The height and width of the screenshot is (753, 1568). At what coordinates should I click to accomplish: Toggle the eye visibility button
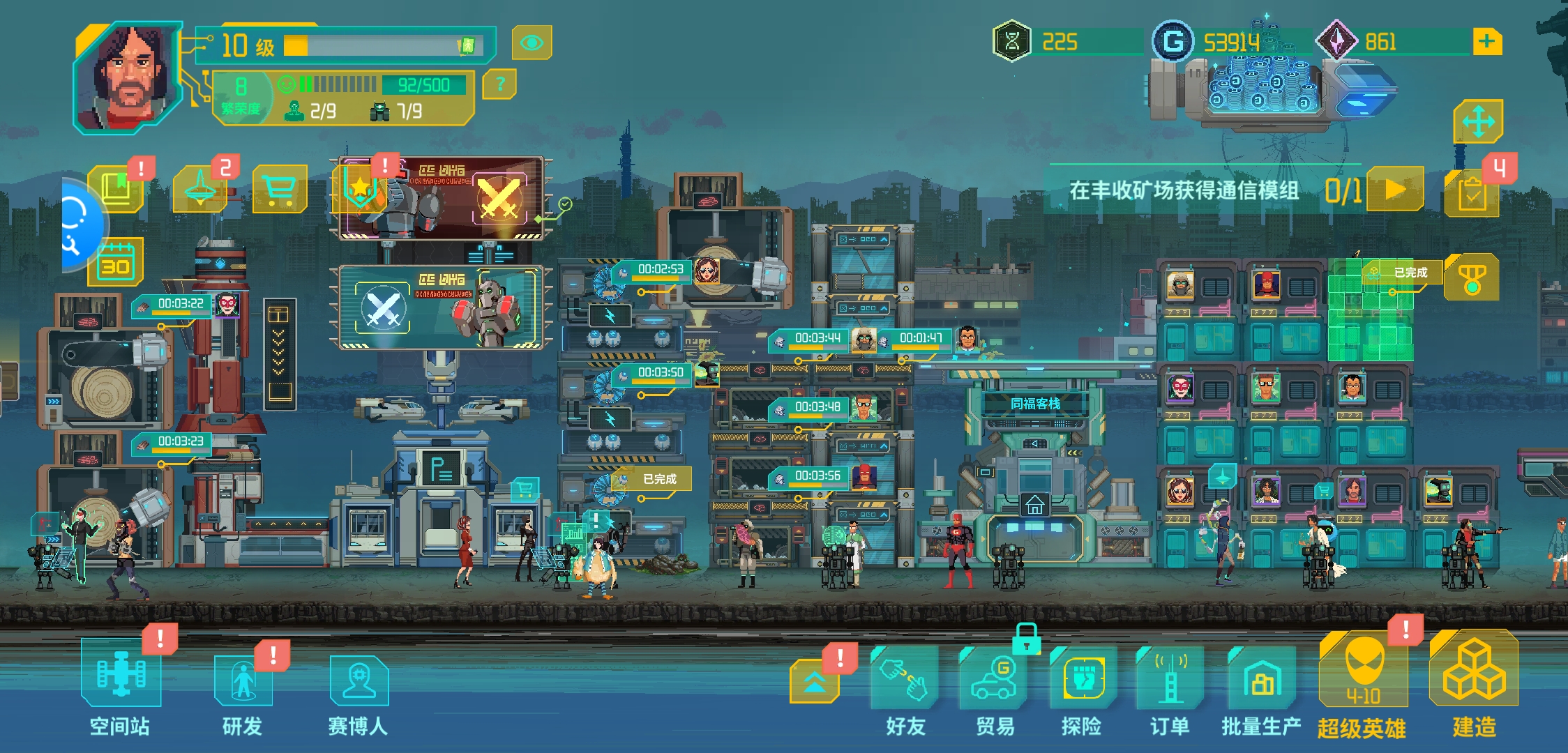tap(532, 43)
